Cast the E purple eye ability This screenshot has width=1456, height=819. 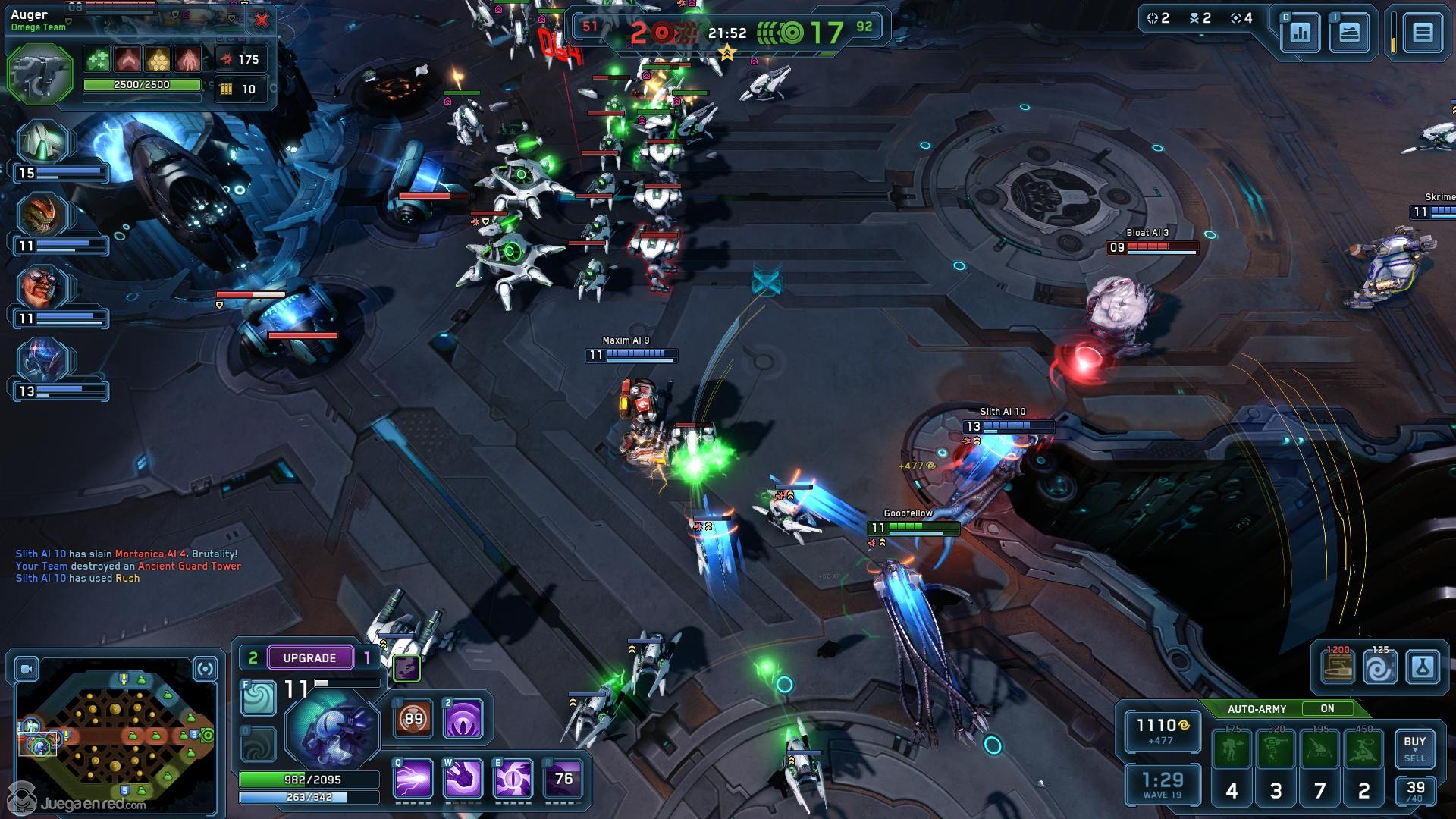(x=513, y=779)
